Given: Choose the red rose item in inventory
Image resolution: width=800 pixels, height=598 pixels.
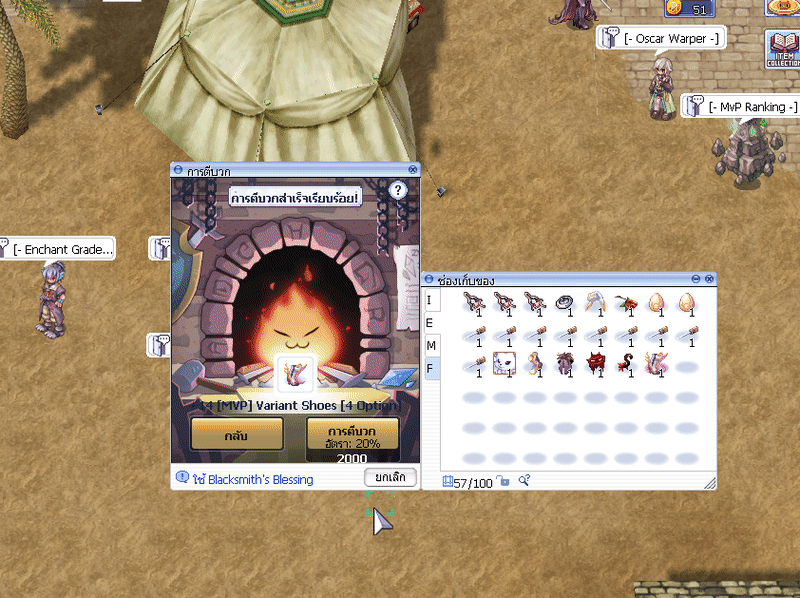Looking at the screenshot, I should point(625,302).
